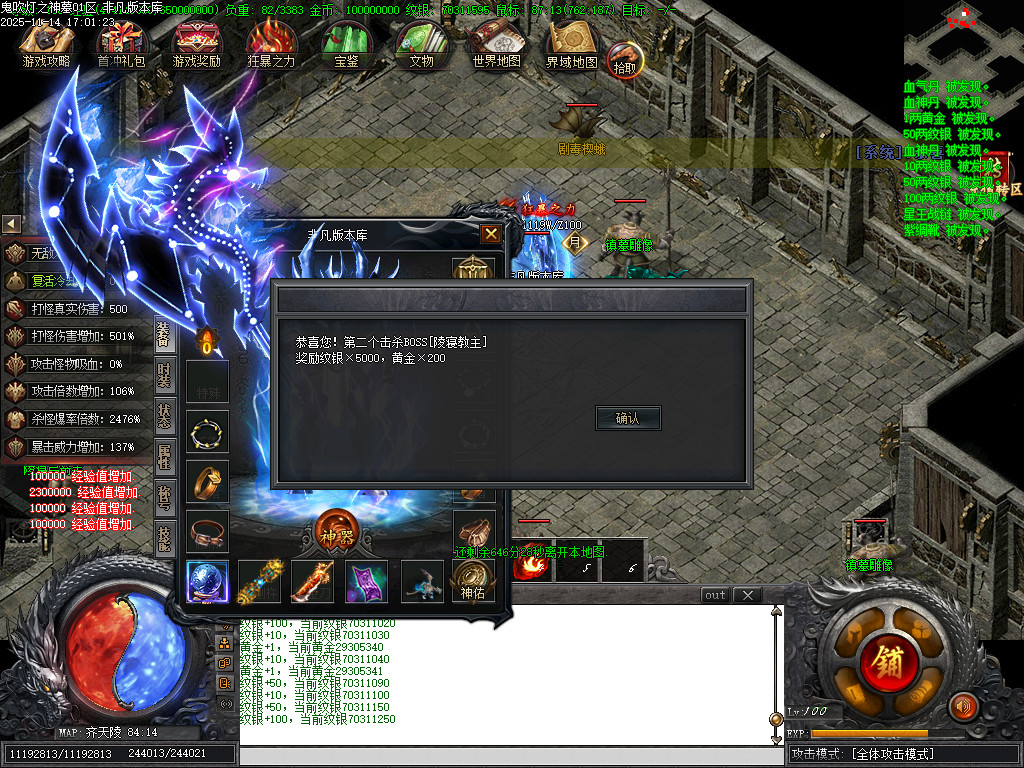This screenshot has height=768, width=1024.
Task: Open the 世界地图 world map
Action: click(x=496, y=45)
